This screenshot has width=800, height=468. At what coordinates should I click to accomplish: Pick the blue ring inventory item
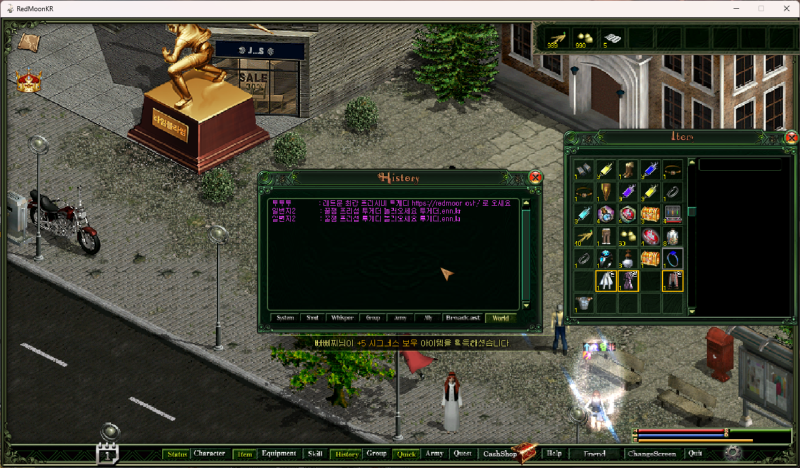pos(673,259)
